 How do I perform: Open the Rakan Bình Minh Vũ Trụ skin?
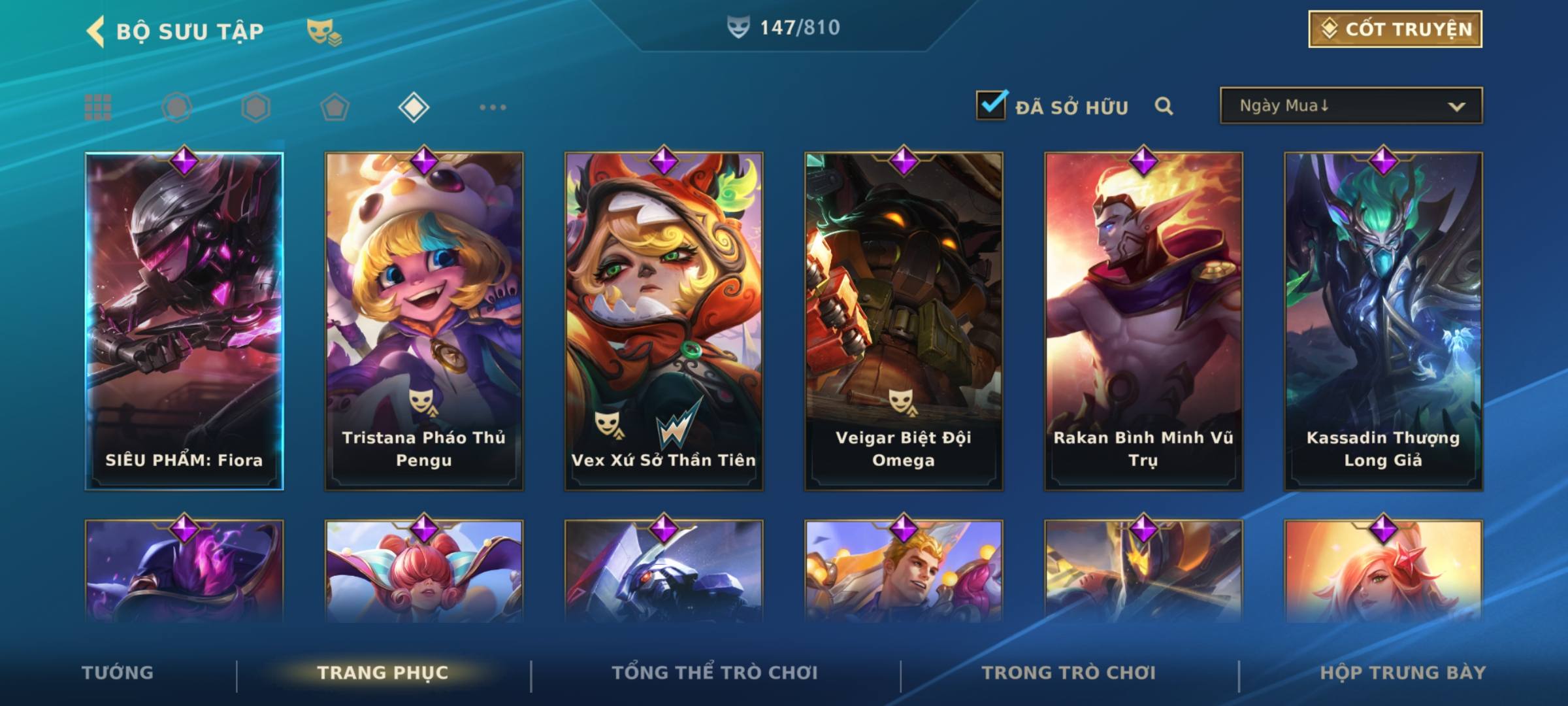click(x=1143, y=321)
